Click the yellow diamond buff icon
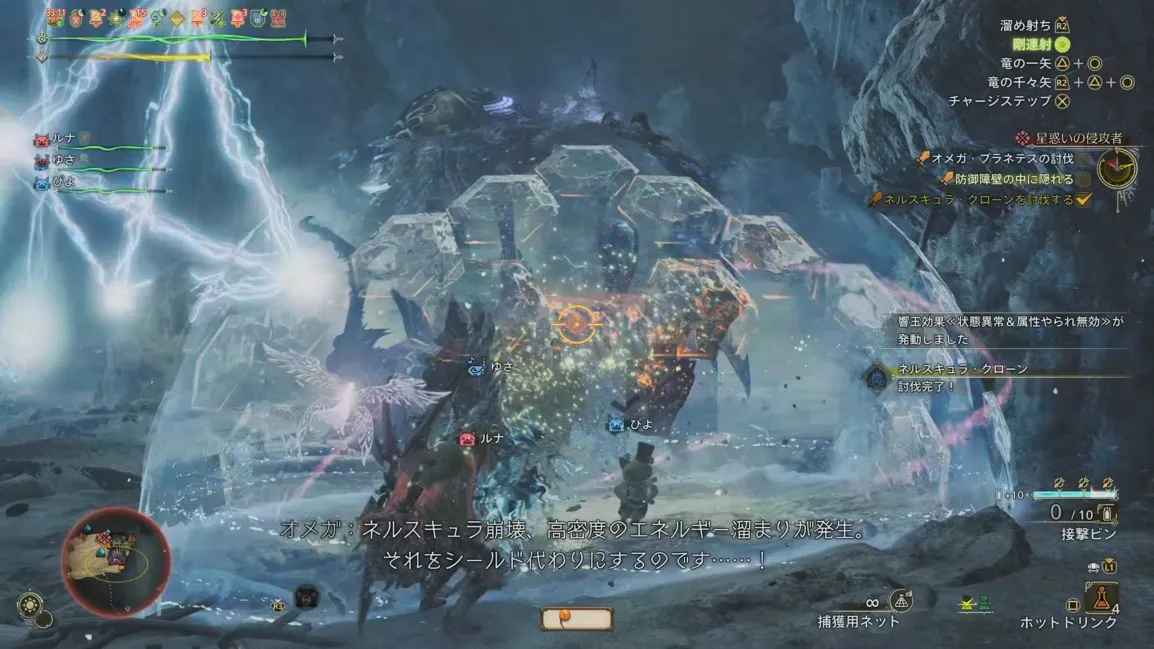Screen dimensions: 1154x649 pos(177,17)
